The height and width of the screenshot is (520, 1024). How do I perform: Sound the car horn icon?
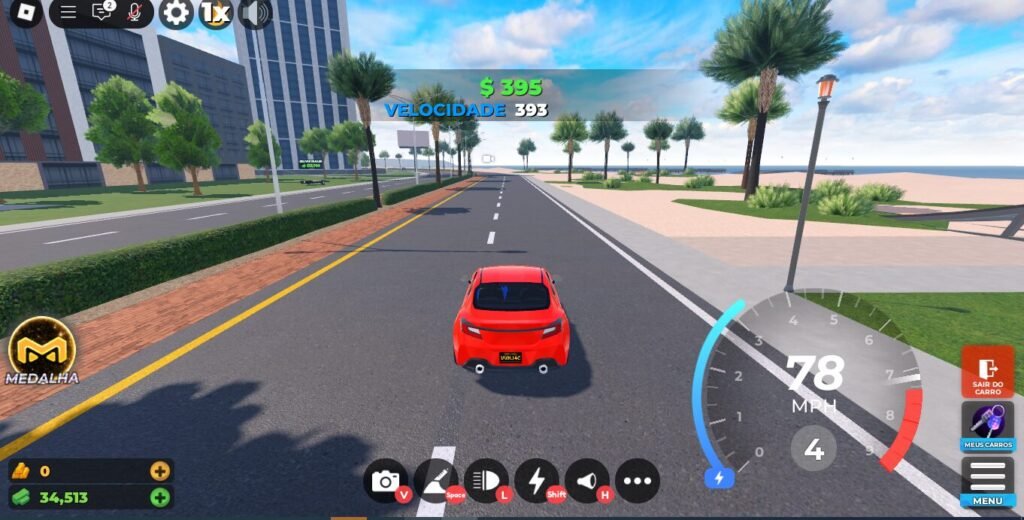tap(587, 481)
